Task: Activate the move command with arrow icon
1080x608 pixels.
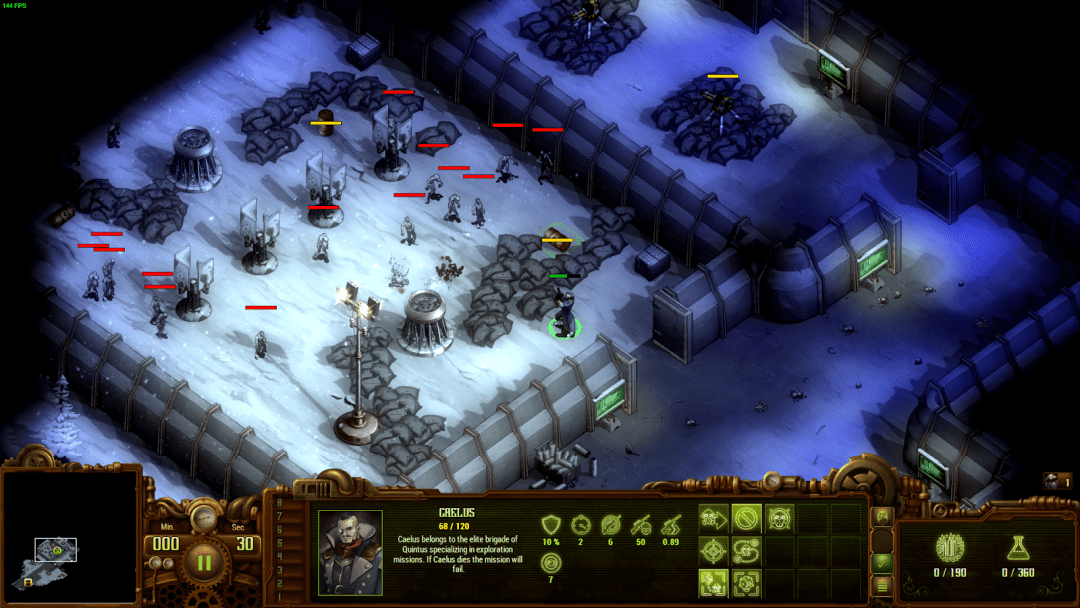Action: pos(714,518)
